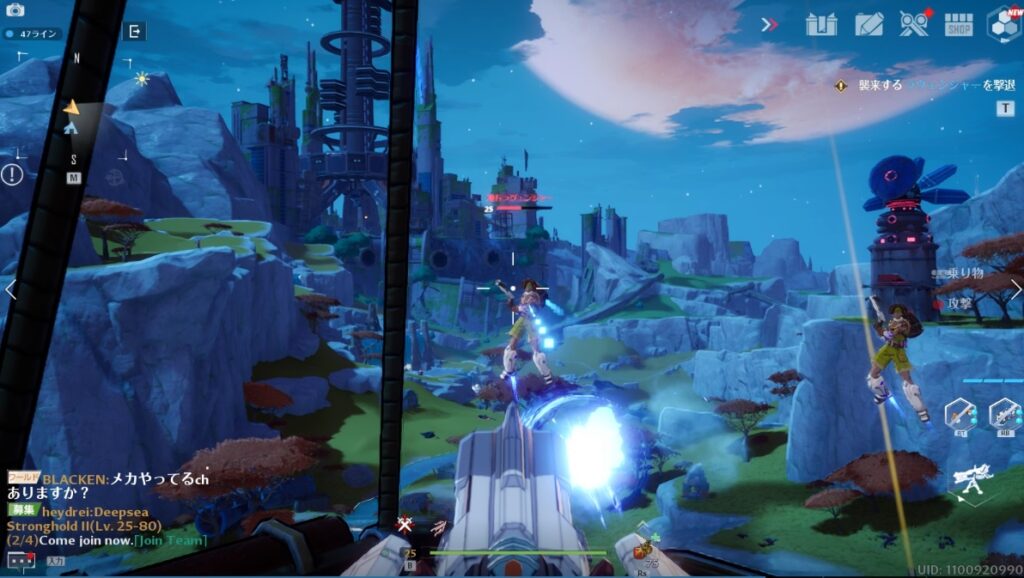Select the quest tracker objective text
This screenshot has height=578, width=1024.
(924, 86)
